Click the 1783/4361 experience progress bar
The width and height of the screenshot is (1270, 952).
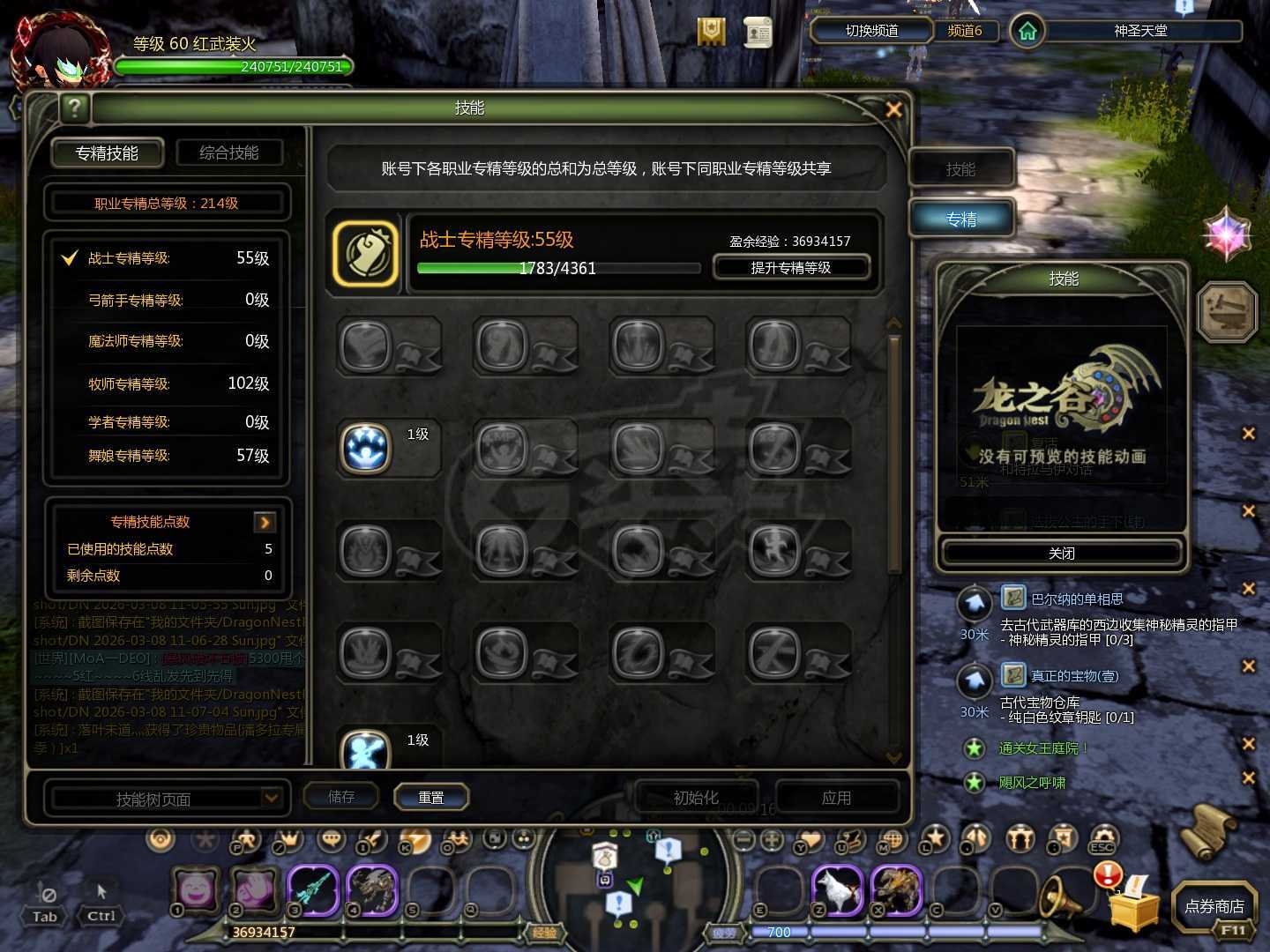click(558, 268)
